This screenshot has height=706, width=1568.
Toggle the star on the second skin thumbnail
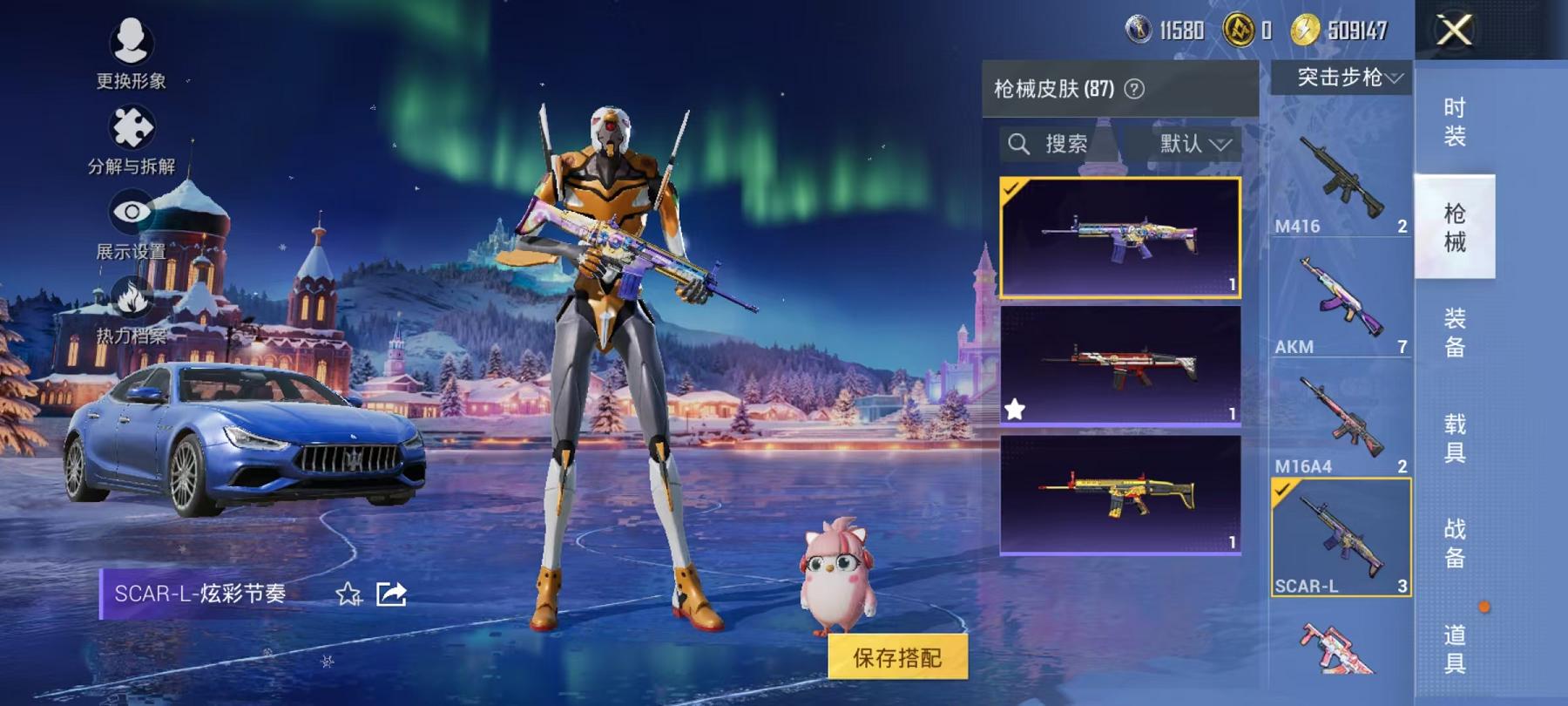click(x=1013, y=408)
